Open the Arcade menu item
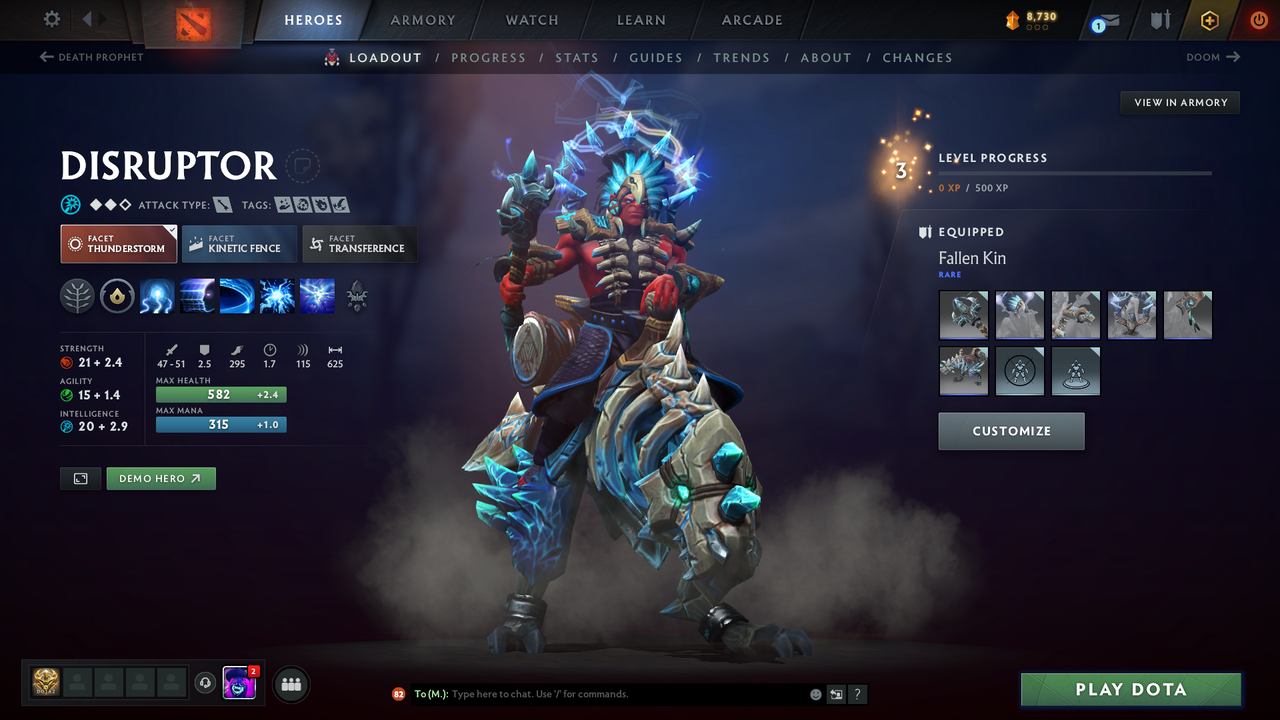This screenshot has height=720, width=1280. pyautogui.click(x=751, y=20)
